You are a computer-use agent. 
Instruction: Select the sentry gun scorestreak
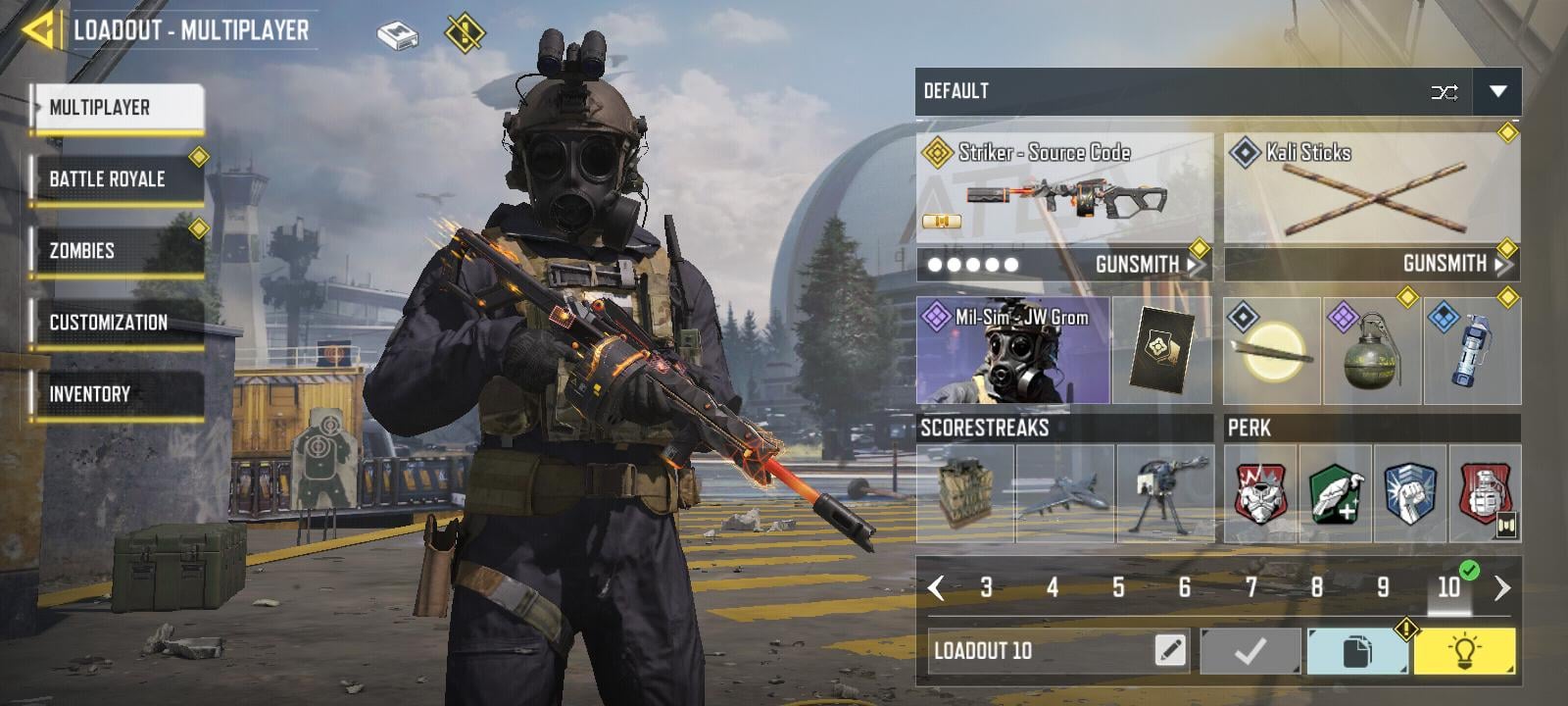click(1164, 493)
